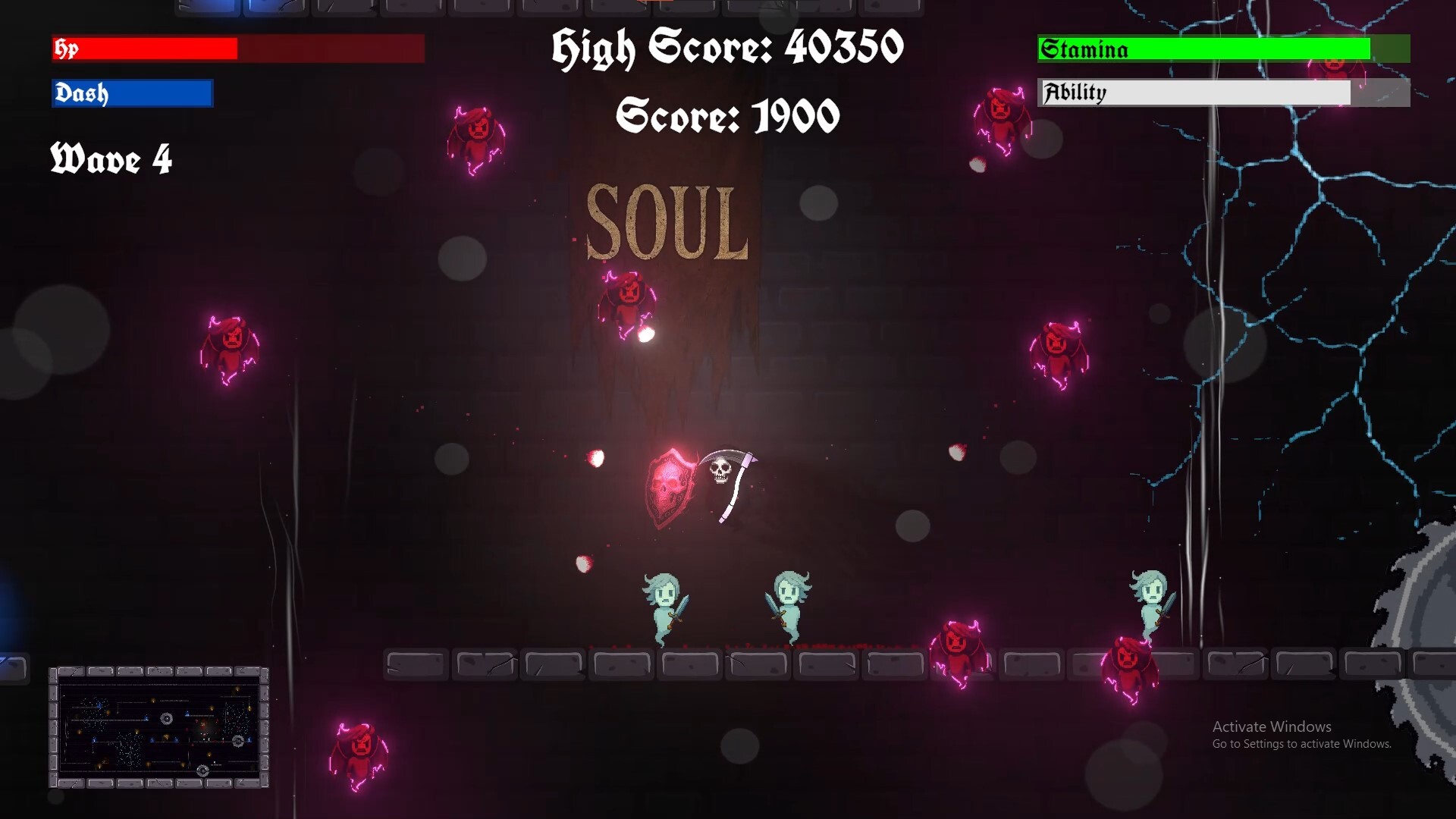The height and width of the screenshot is (819, 1456).
Task: Click the High Score: 40350 text
Action: point(726,47)
